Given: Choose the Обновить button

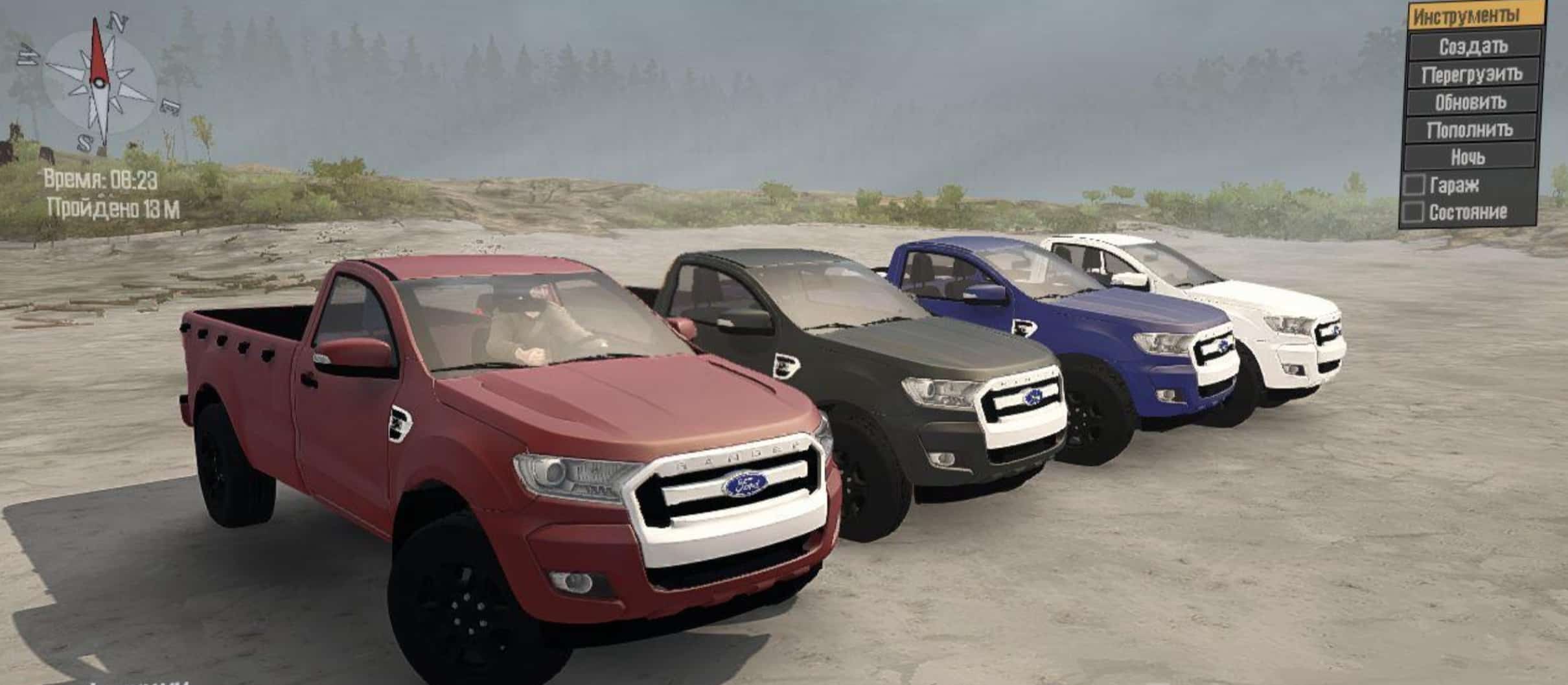Looking at the screenshot, I should tap(1470, 102).
